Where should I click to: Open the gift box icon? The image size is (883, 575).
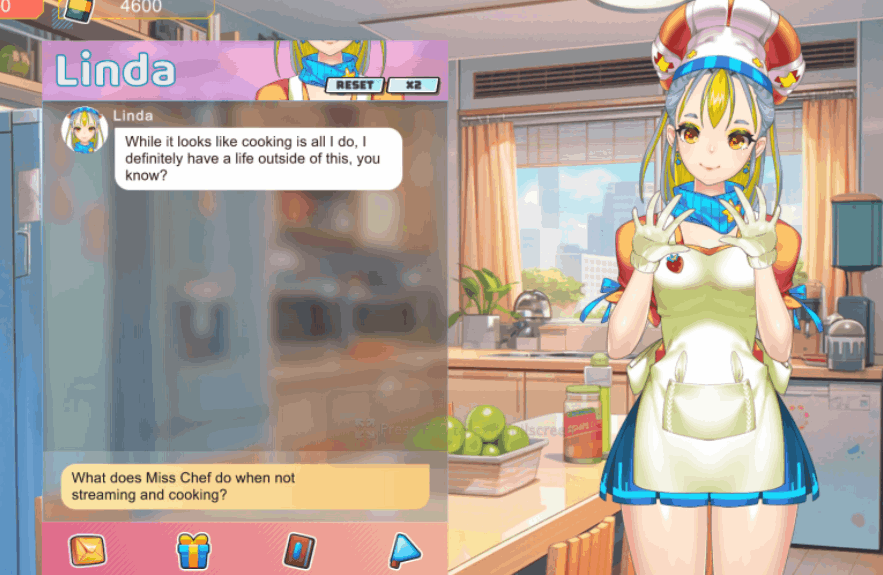coord(193,550)
